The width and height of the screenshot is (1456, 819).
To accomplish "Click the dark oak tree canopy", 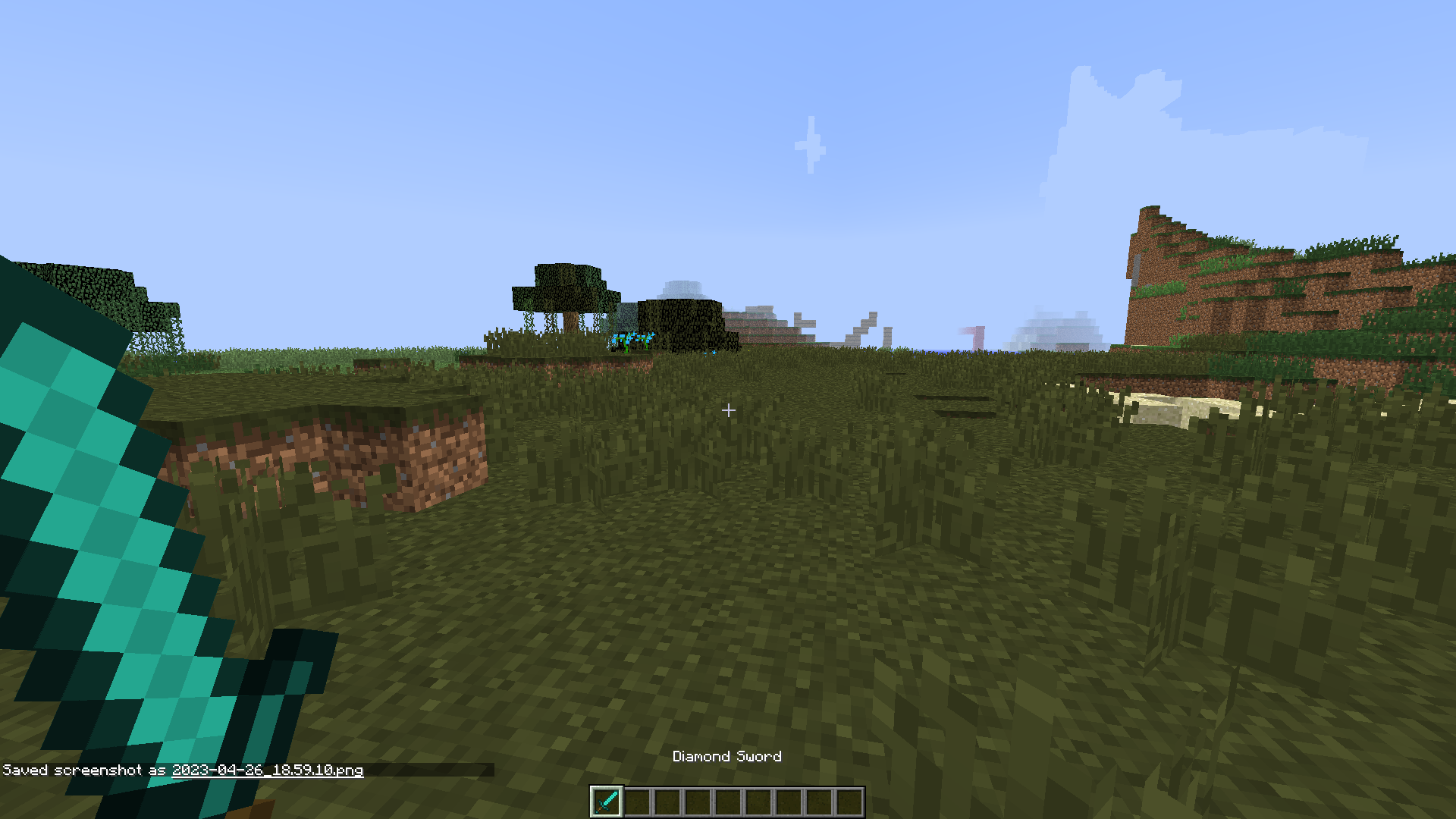I will click(565, 284).
